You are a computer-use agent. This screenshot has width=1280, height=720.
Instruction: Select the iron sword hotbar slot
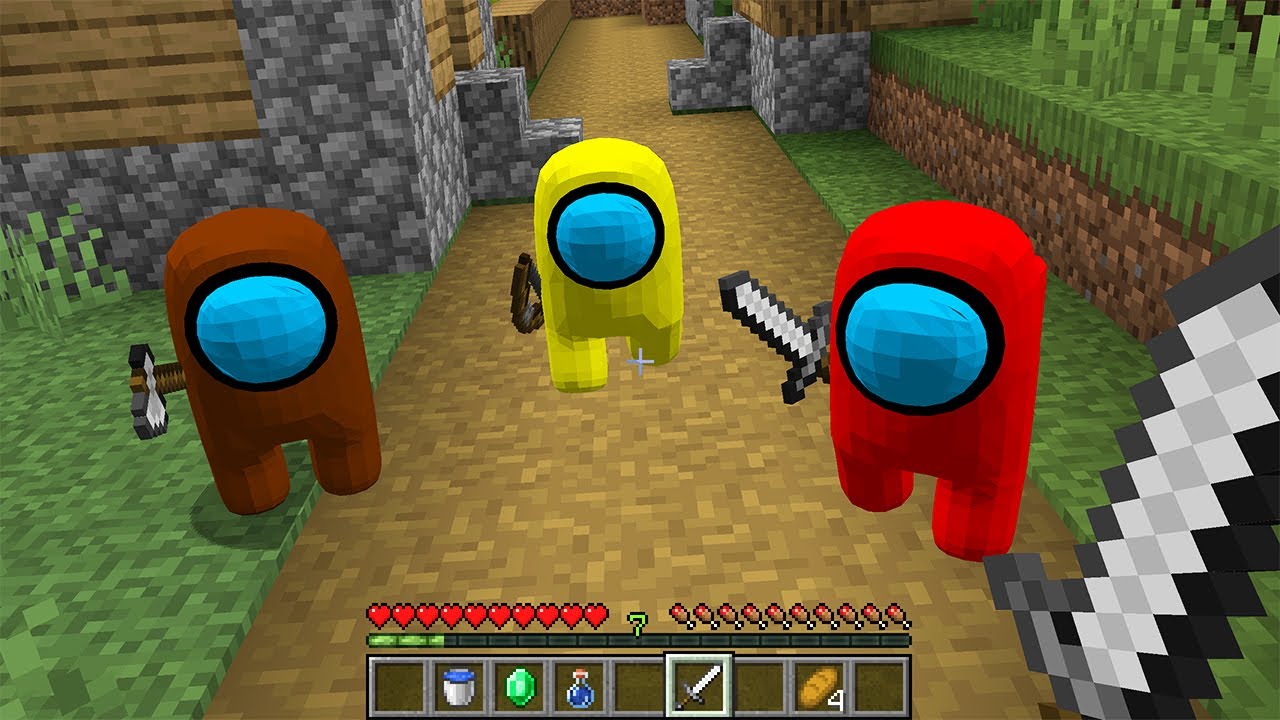pos(698,684)
